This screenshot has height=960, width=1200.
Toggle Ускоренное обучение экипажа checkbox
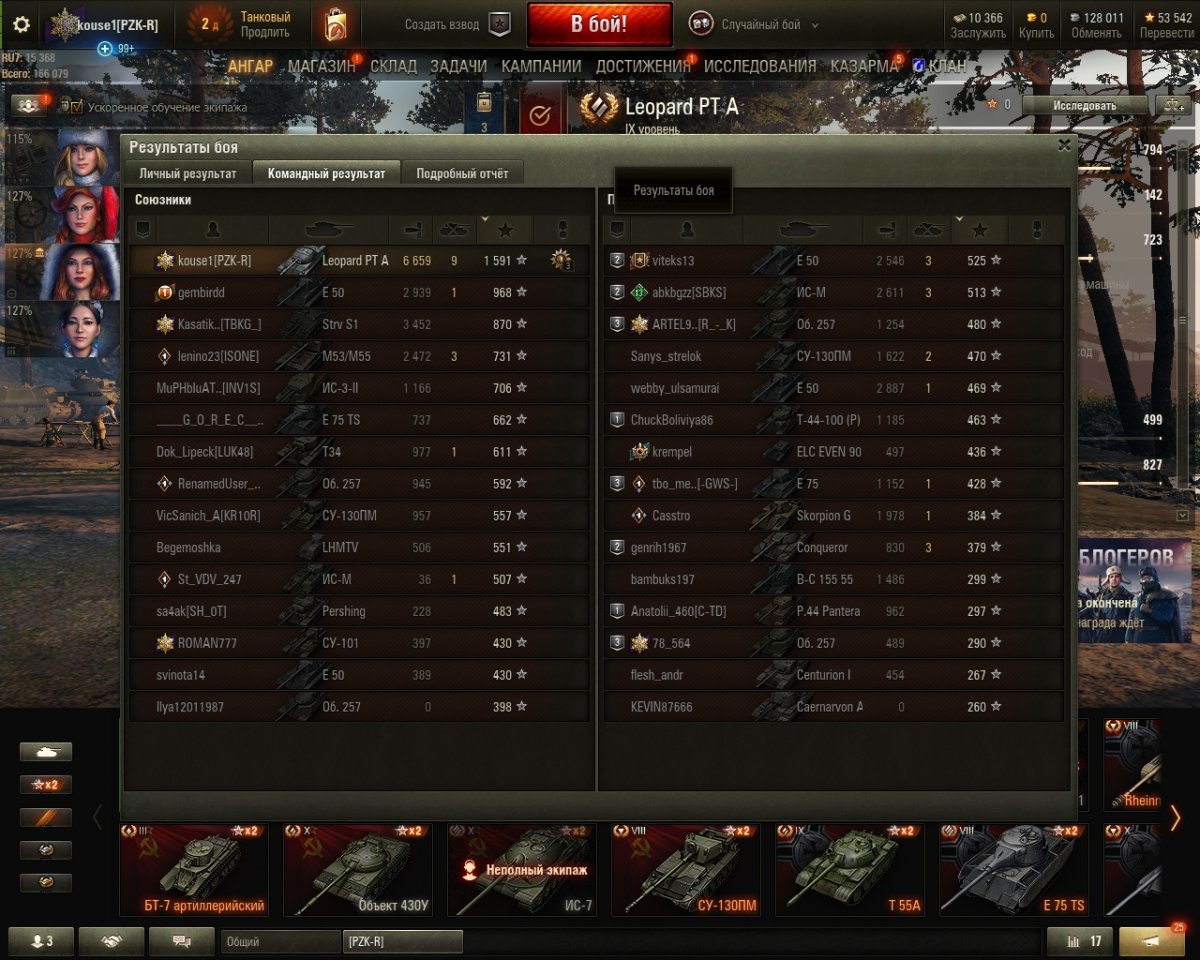(x=71, y=106)
